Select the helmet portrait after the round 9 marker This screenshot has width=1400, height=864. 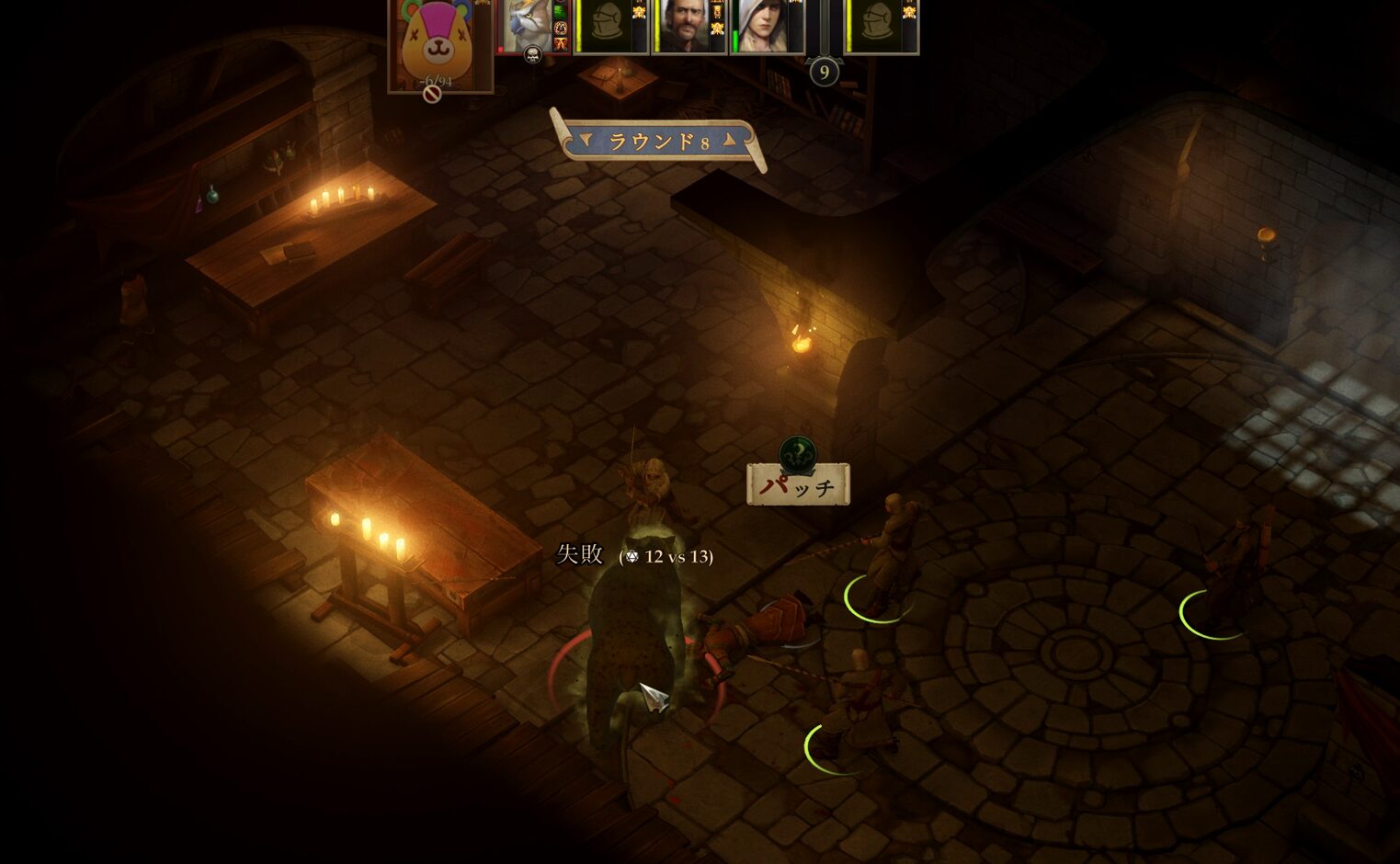point(877,26)
